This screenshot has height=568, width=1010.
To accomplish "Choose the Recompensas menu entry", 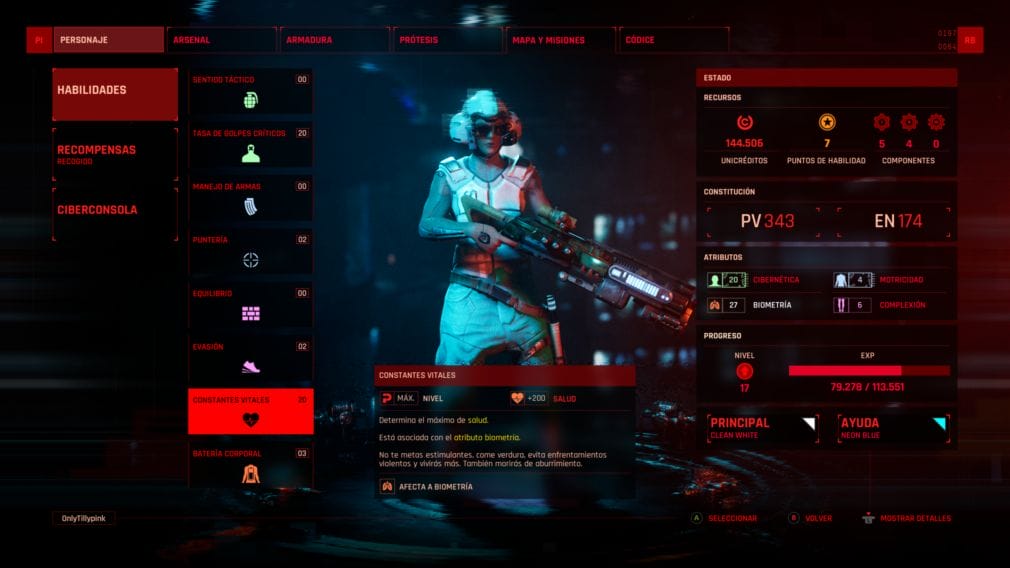I will (115, 154).
